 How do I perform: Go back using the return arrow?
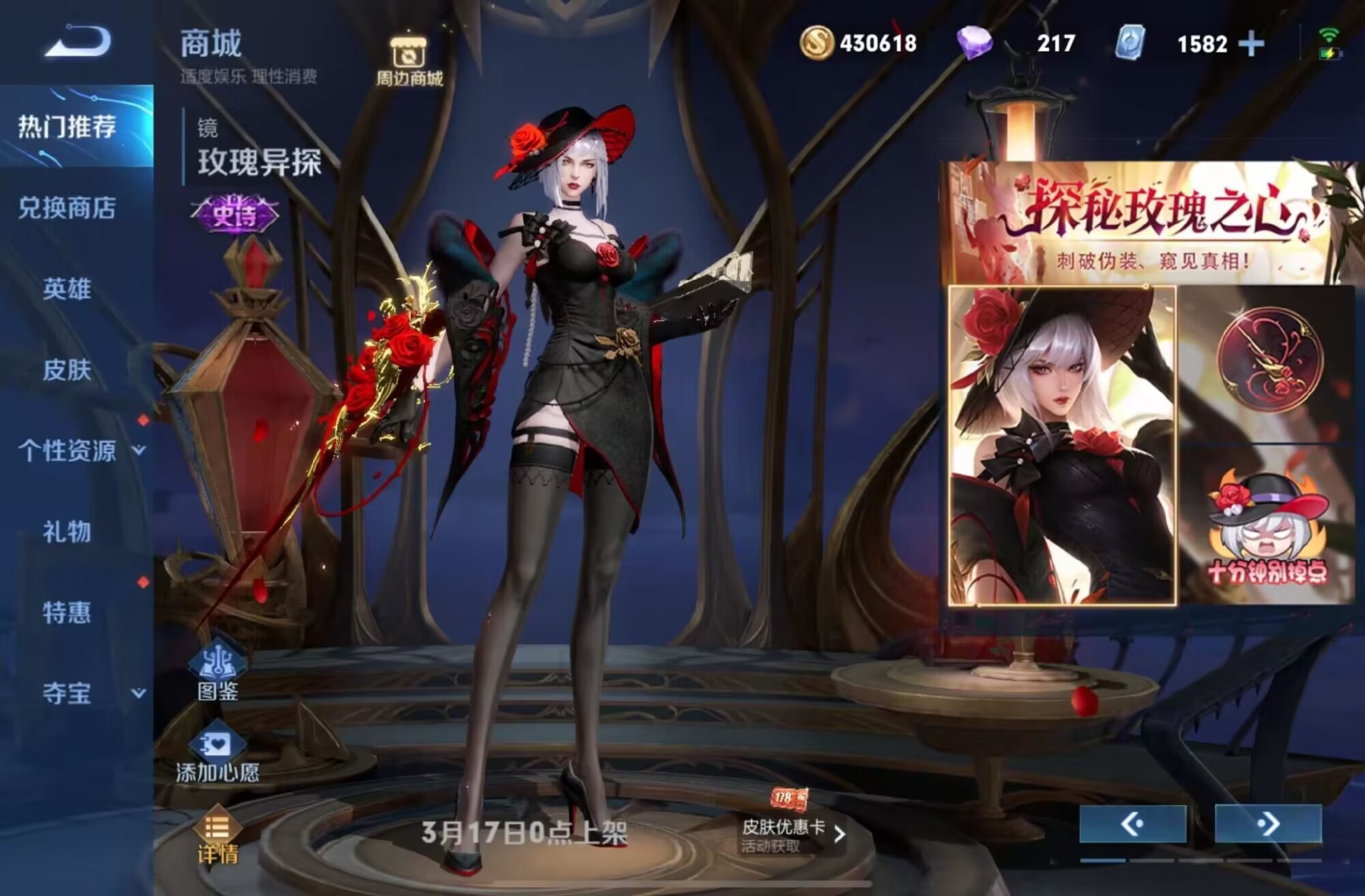(x=77, y=42)
